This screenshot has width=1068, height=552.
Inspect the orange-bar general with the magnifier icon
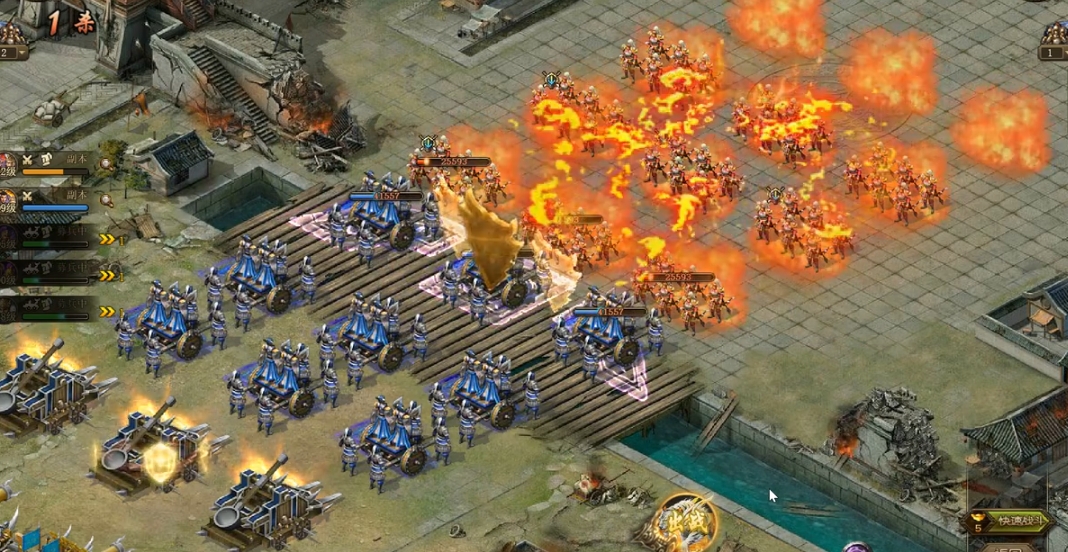(106, 165)
